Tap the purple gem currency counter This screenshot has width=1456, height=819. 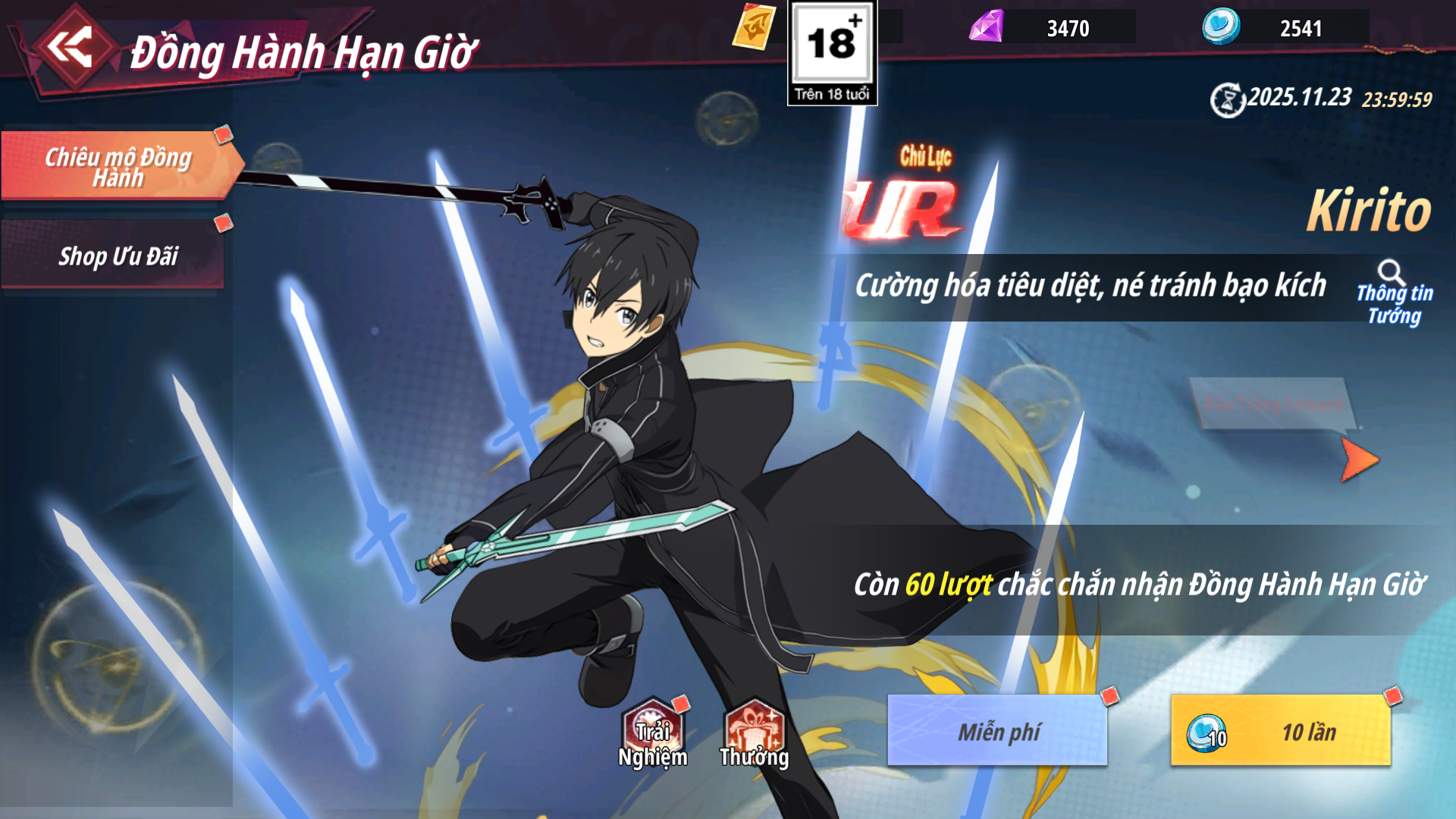click(1051, 27)
